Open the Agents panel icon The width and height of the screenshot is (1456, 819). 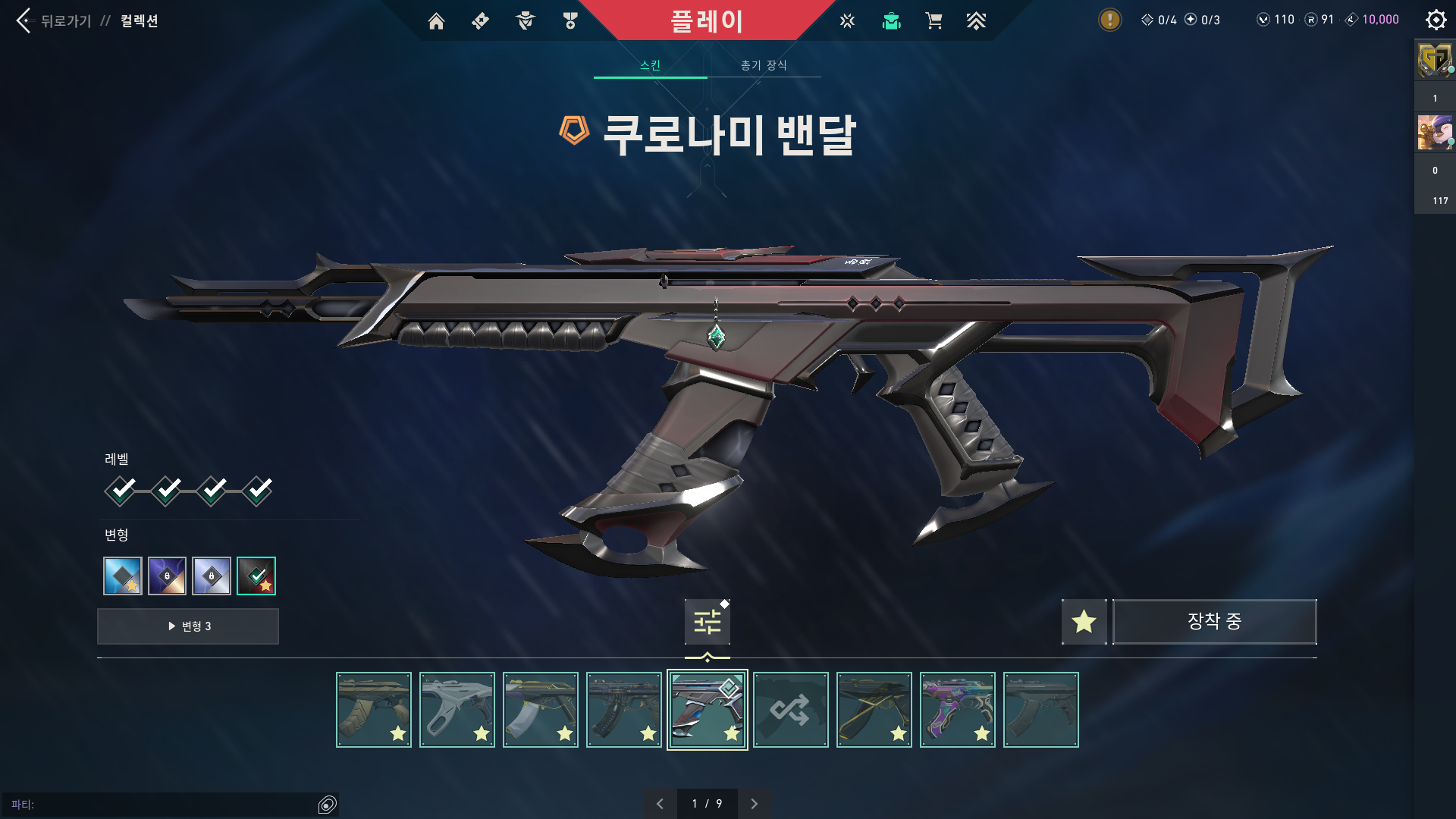[526, 21]
